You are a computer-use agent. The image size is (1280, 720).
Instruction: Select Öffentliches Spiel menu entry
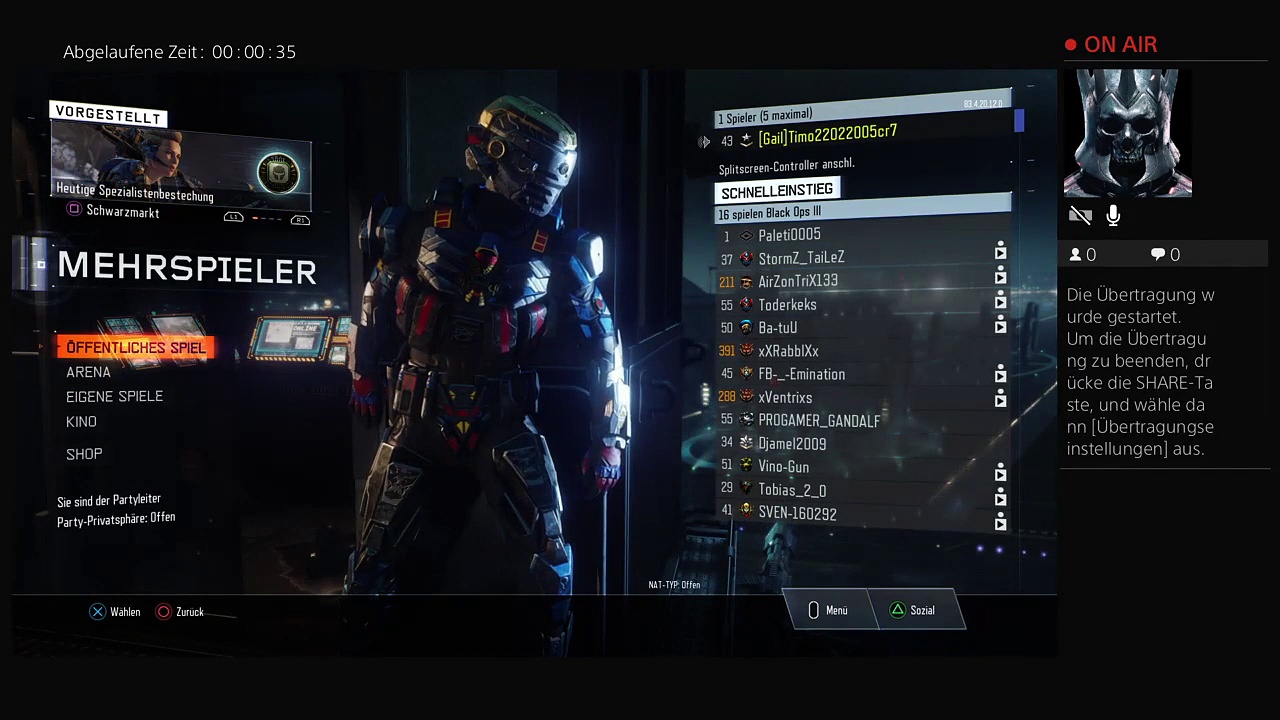(x=135, y=347)
